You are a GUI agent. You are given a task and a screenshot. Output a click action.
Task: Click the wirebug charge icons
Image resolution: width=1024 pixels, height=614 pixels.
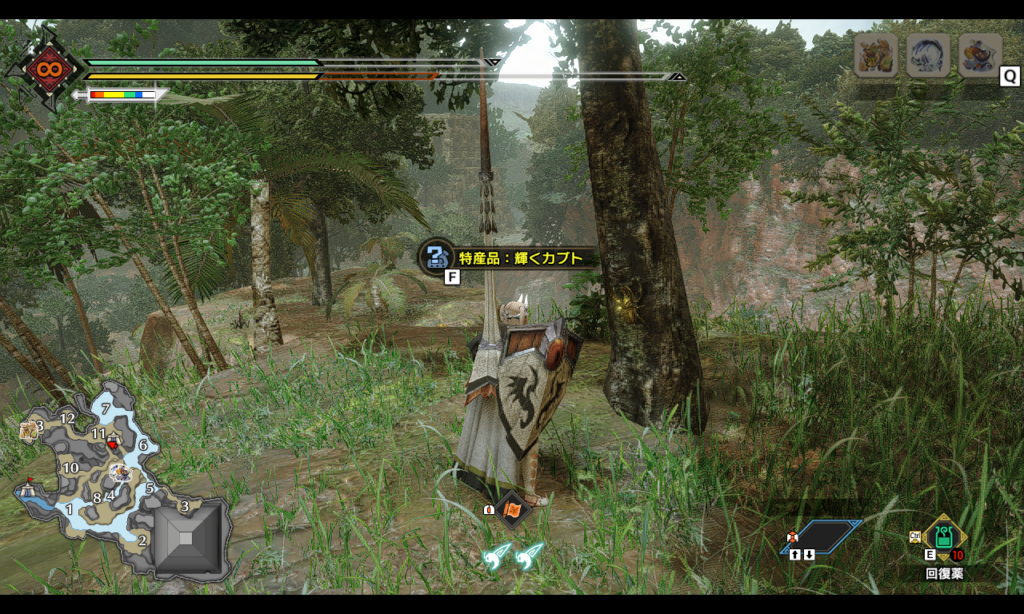point(512,556)
